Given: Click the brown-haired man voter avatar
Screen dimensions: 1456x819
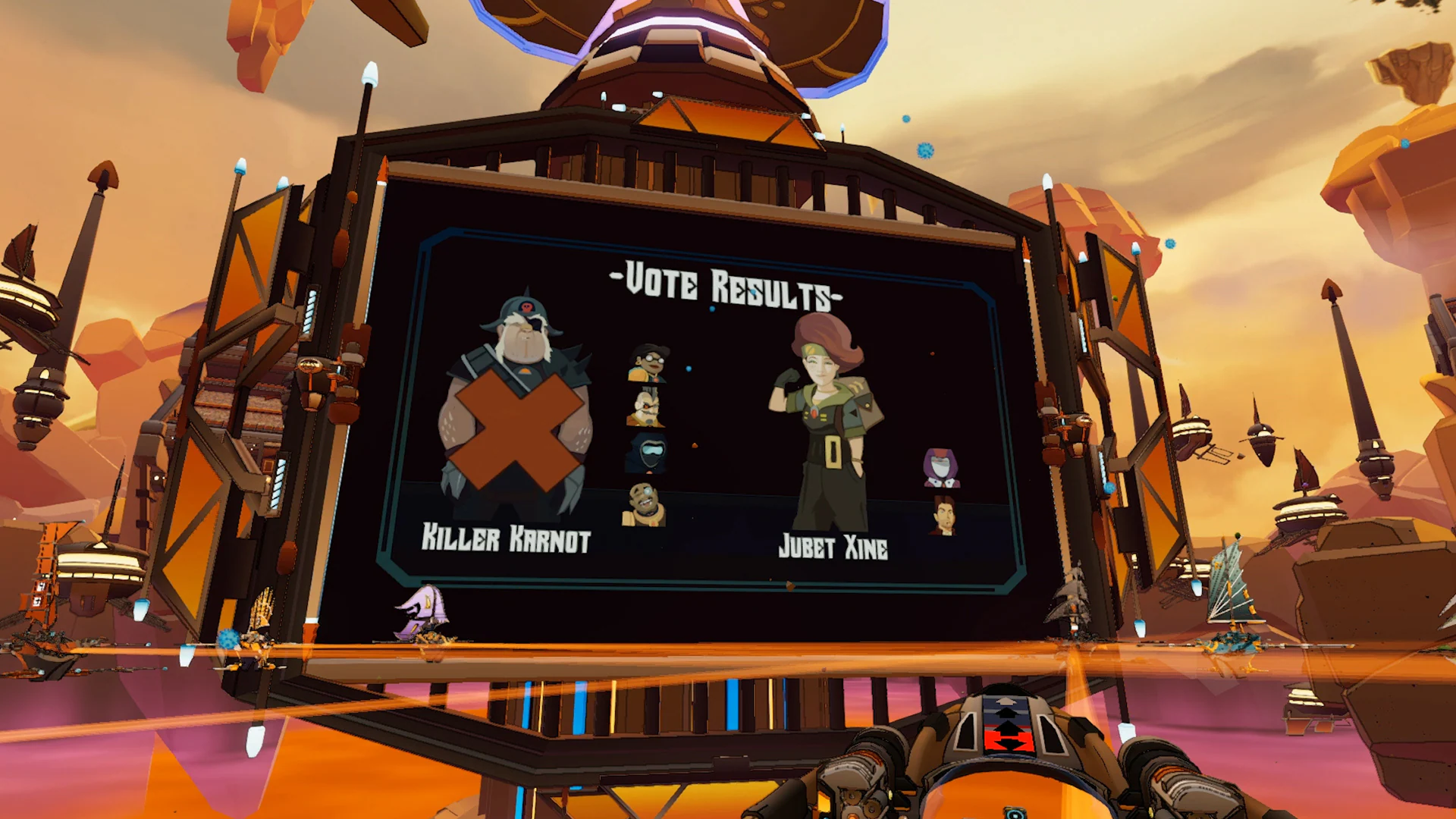Looking at the screenshot, I should tap(944, 516).
